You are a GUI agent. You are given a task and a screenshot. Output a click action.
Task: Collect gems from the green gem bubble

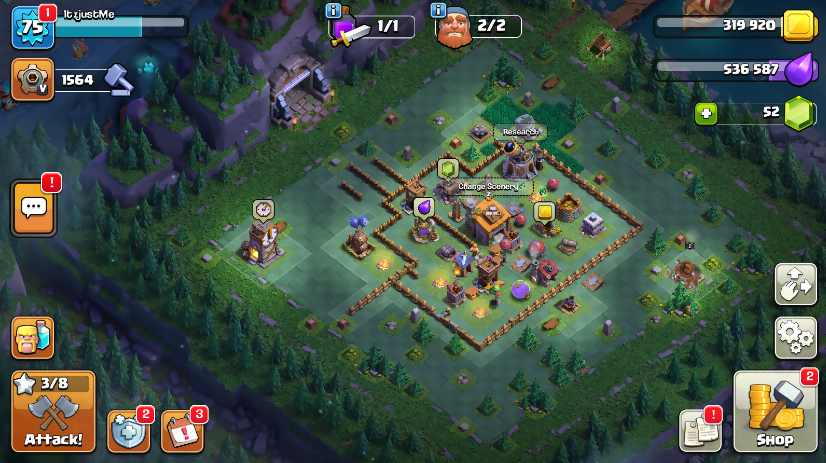click(448, 168)
